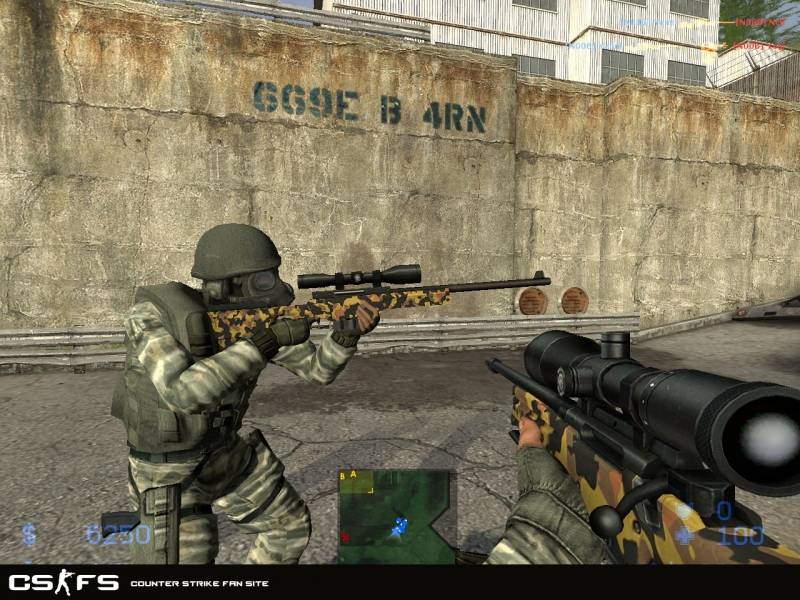Screen dimensions: 800x600
Task: Click the CS FS fan site logo
Action: (x=63, y=582)
